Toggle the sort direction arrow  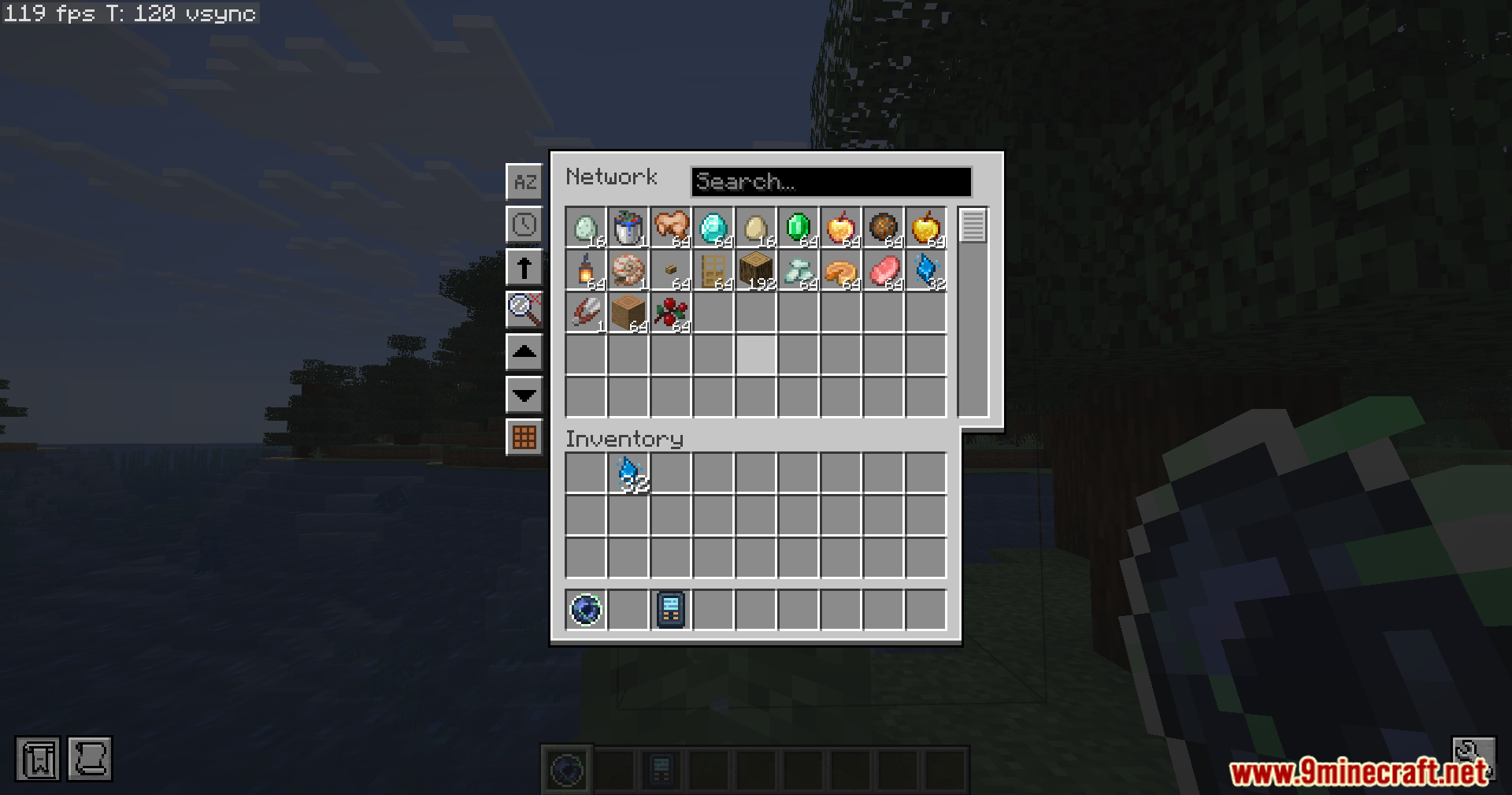click(x=524, y=268)
